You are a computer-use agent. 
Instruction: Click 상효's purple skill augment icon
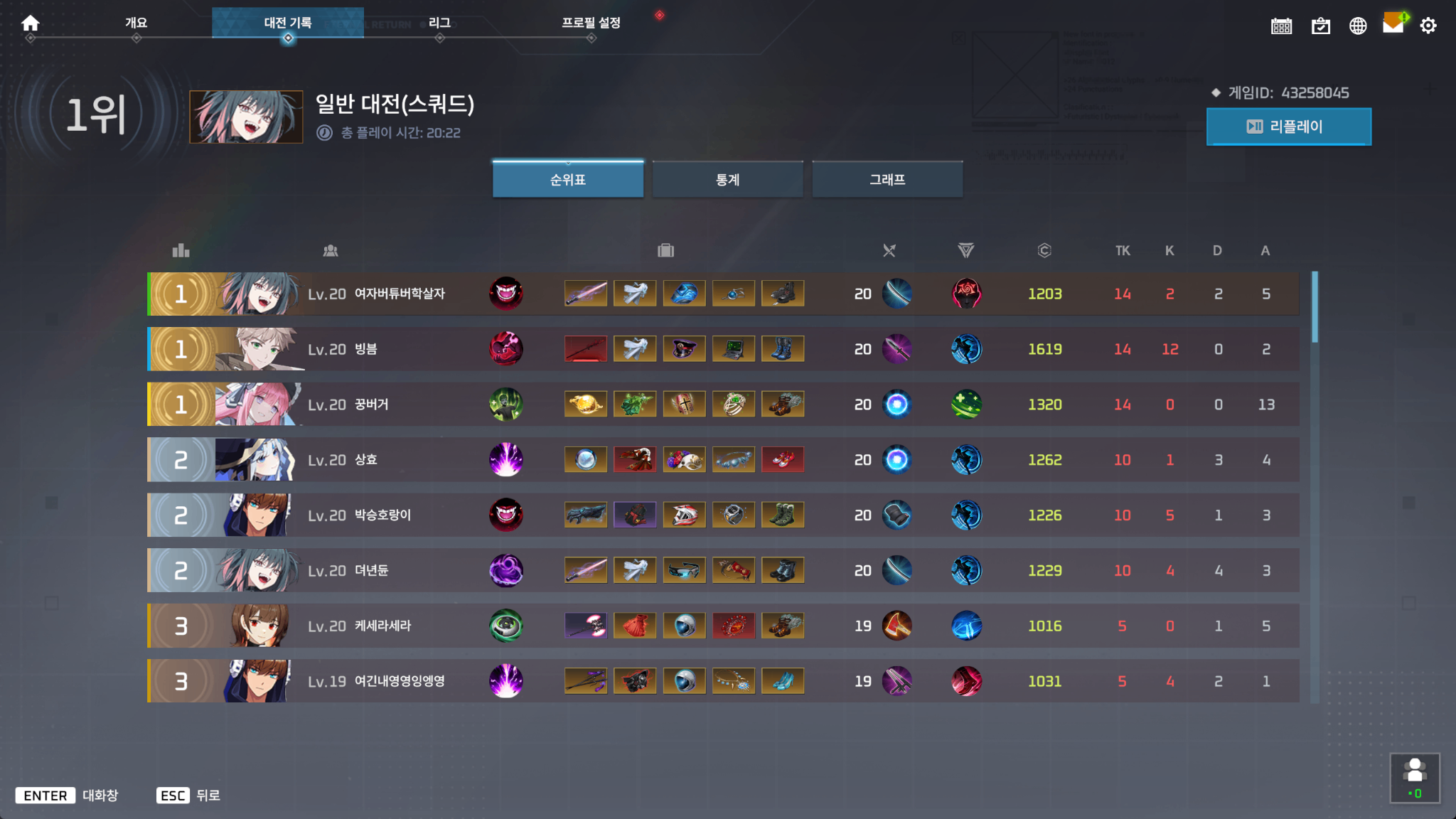pos(507,459)
